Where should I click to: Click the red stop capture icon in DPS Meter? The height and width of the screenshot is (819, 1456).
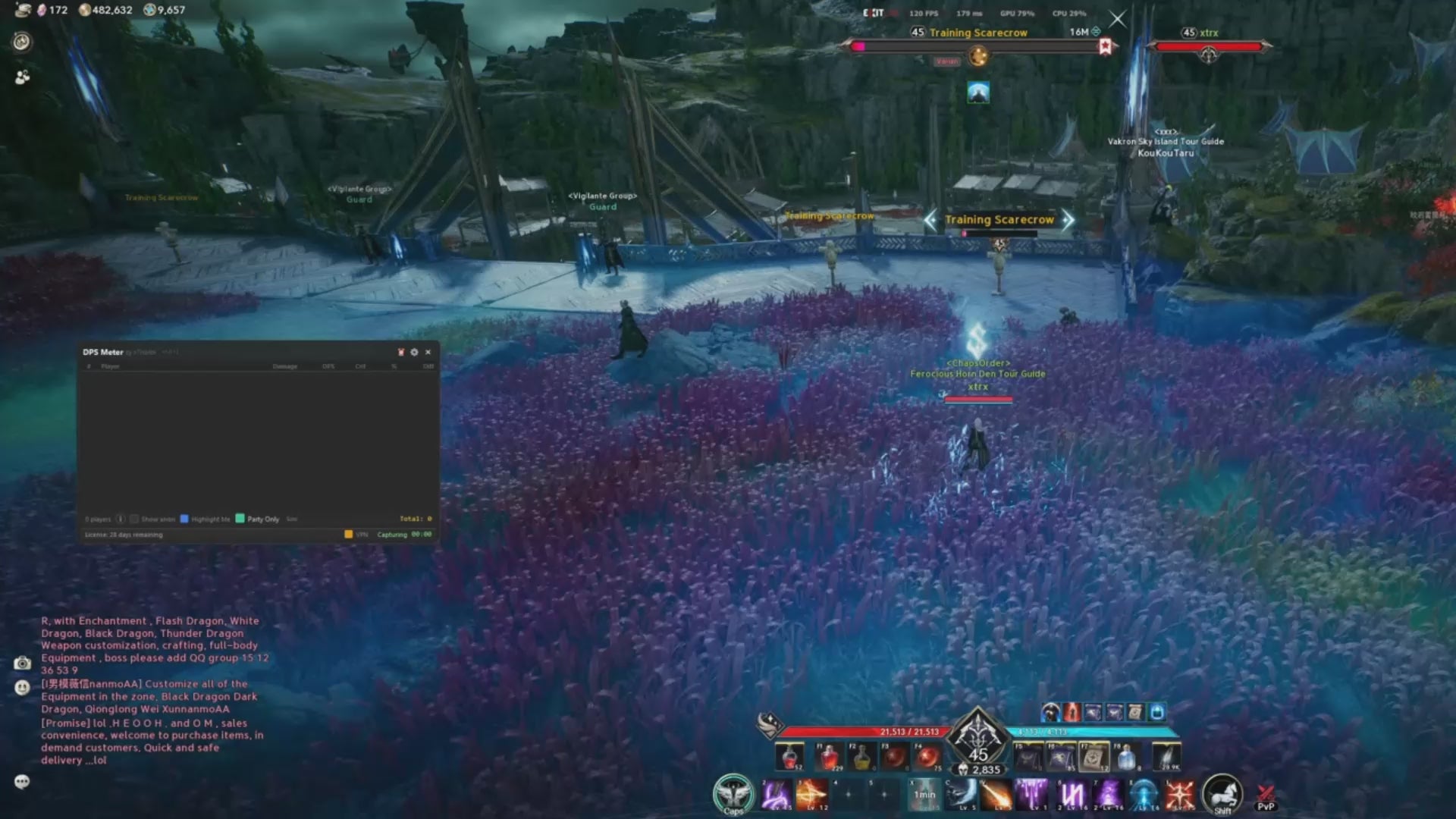click(400, 352)
